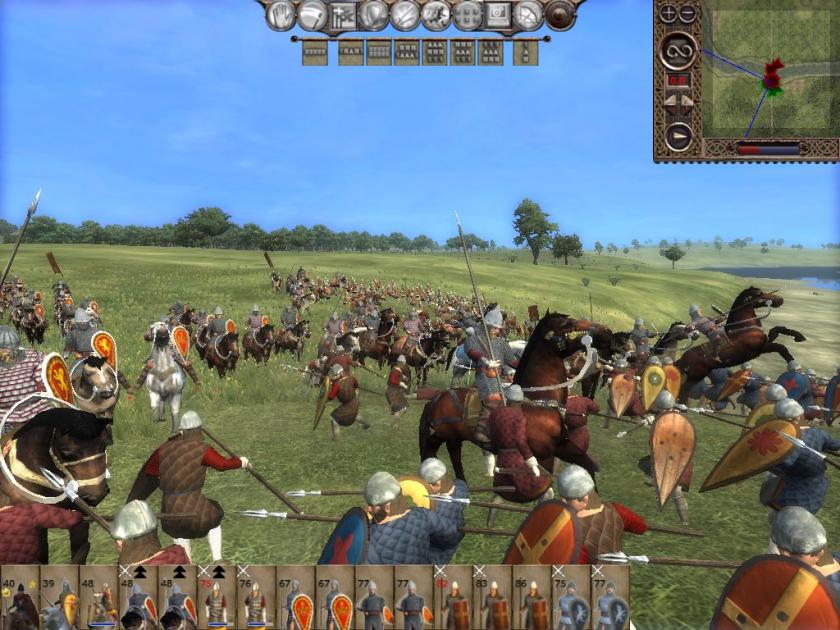Zoom out the minimap with minus button
840x630 pixels.
688,14
